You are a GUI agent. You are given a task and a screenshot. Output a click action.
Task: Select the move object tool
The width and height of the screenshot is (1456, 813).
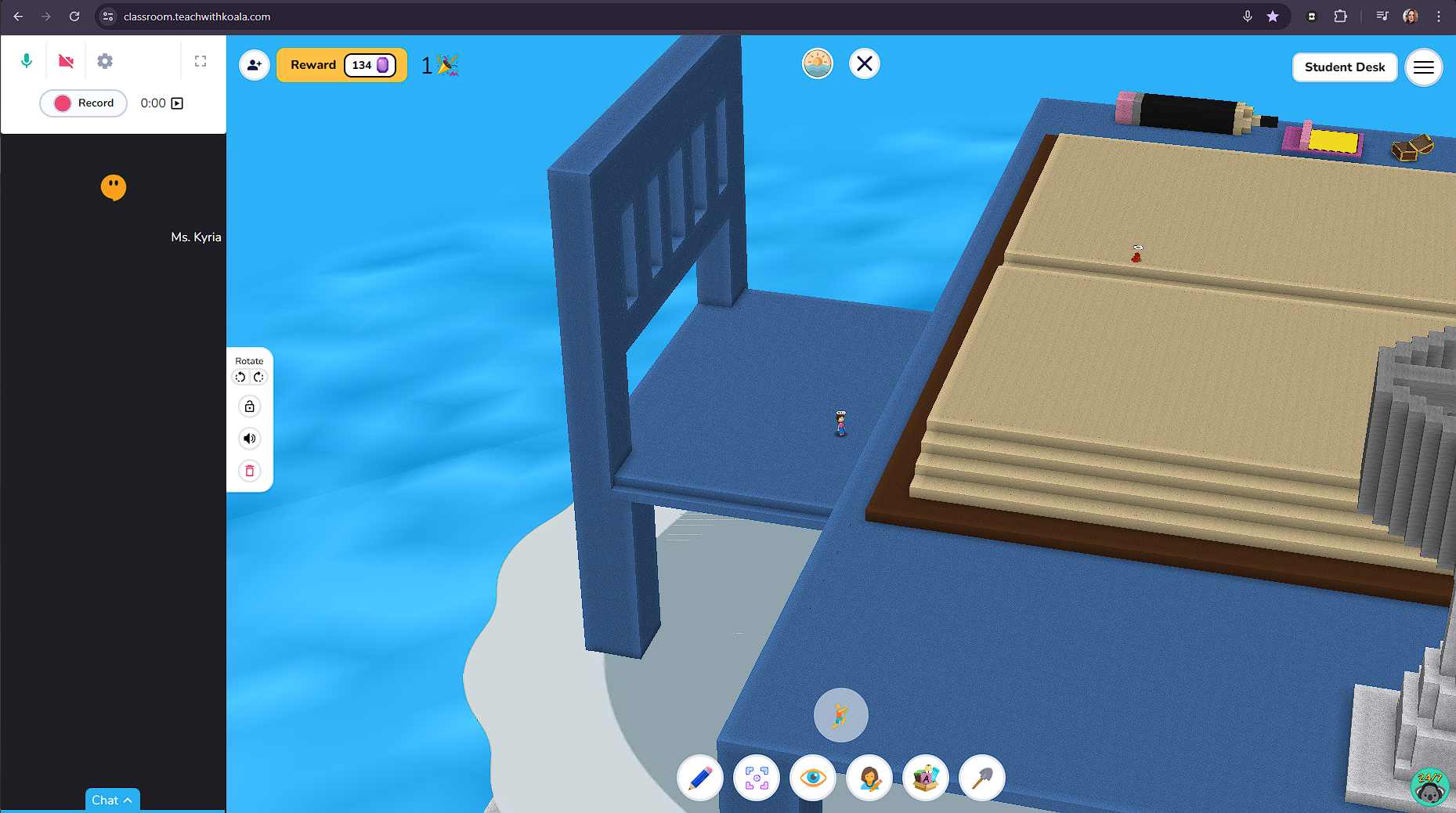756,778
